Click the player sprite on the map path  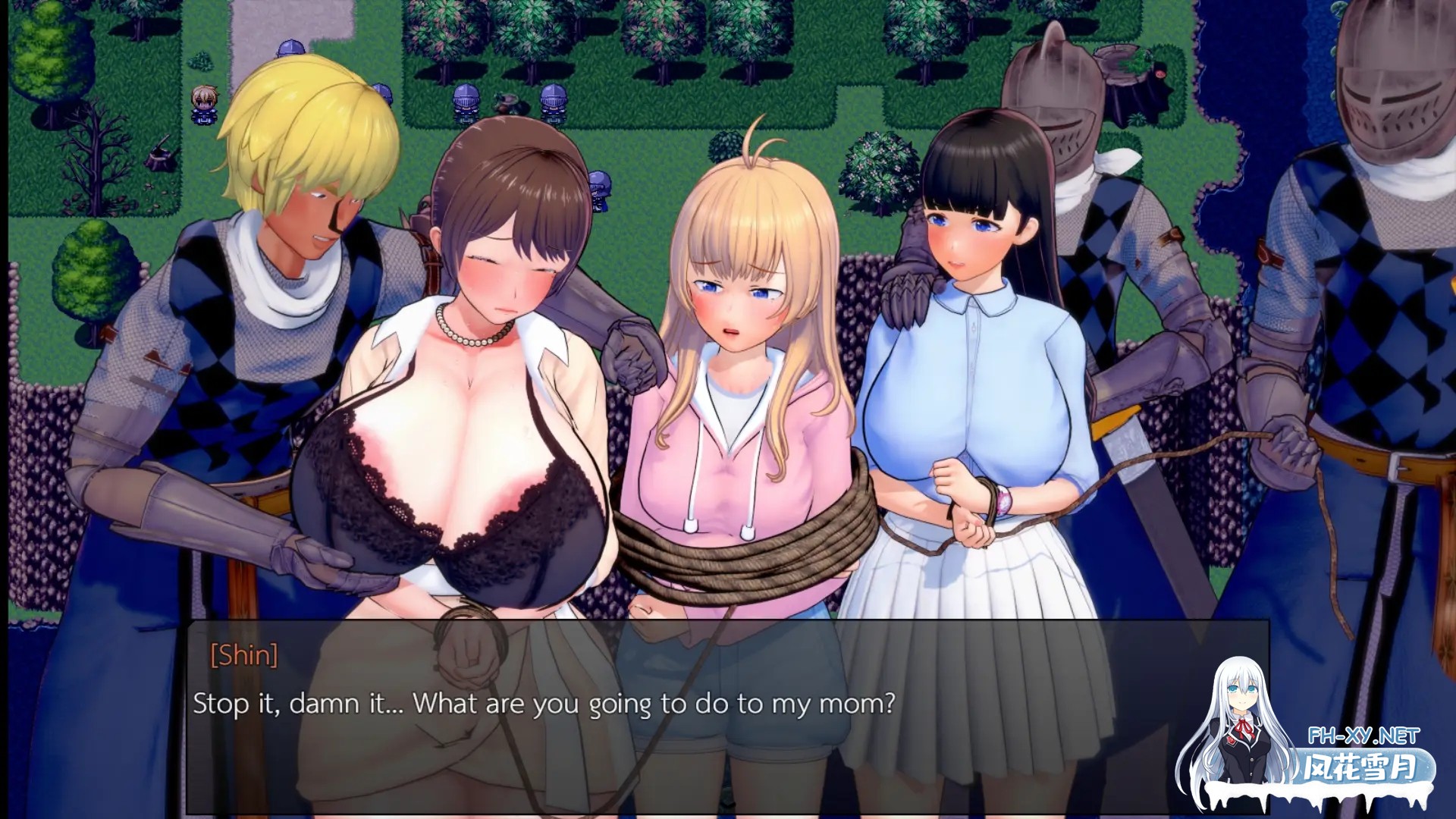203,105
